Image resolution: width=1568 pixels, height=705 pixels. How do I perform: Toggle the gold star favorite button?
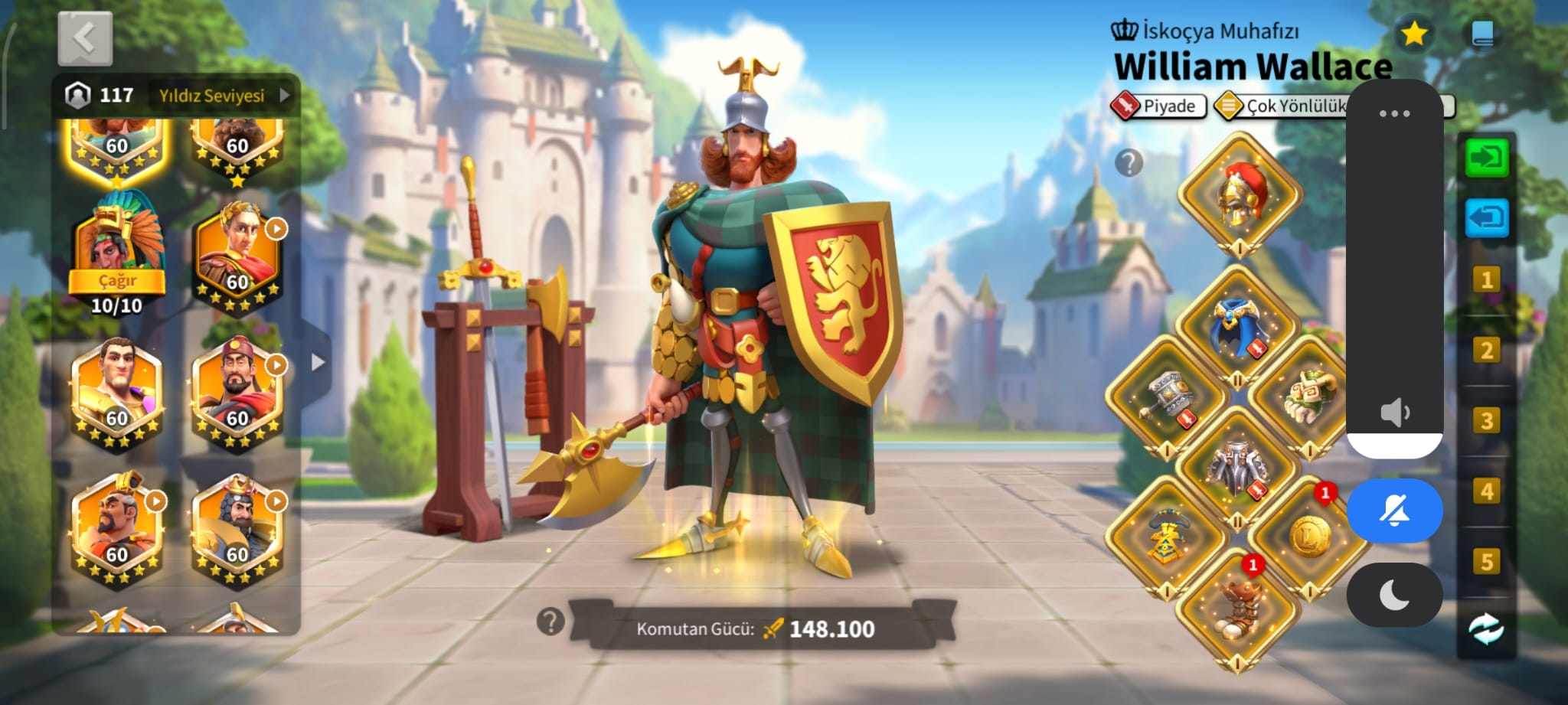pyautogui.click(x=1413, y=34)
